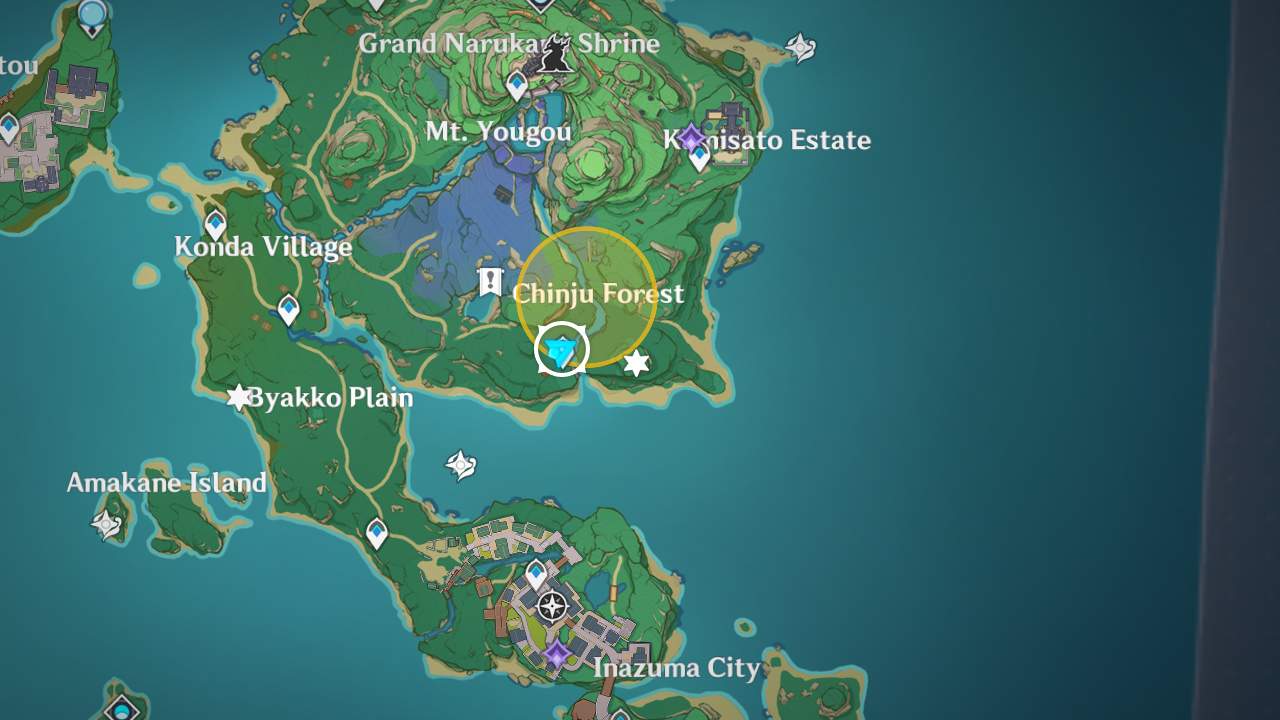1280x720 pixels.
Task: Click the star marker at Byakko Plain
Action: (x=238, y=397)
